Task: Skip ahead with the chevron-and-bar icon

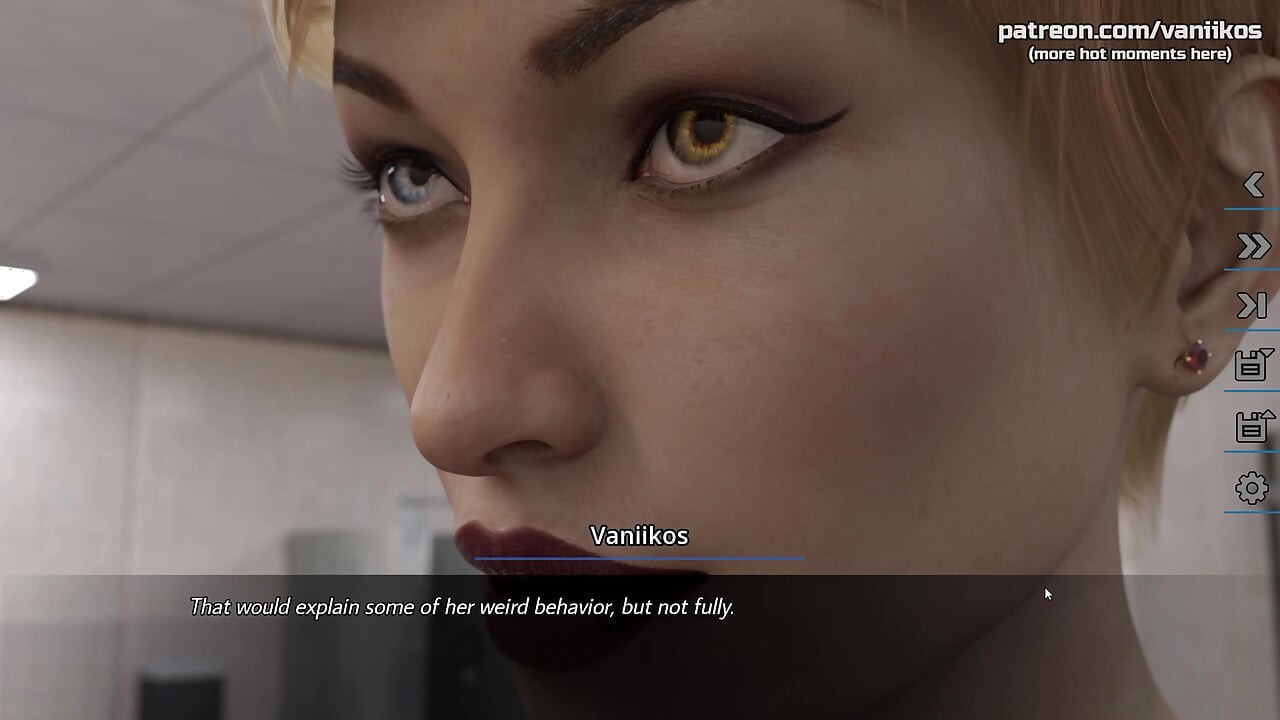Action: pos(1252,306)
